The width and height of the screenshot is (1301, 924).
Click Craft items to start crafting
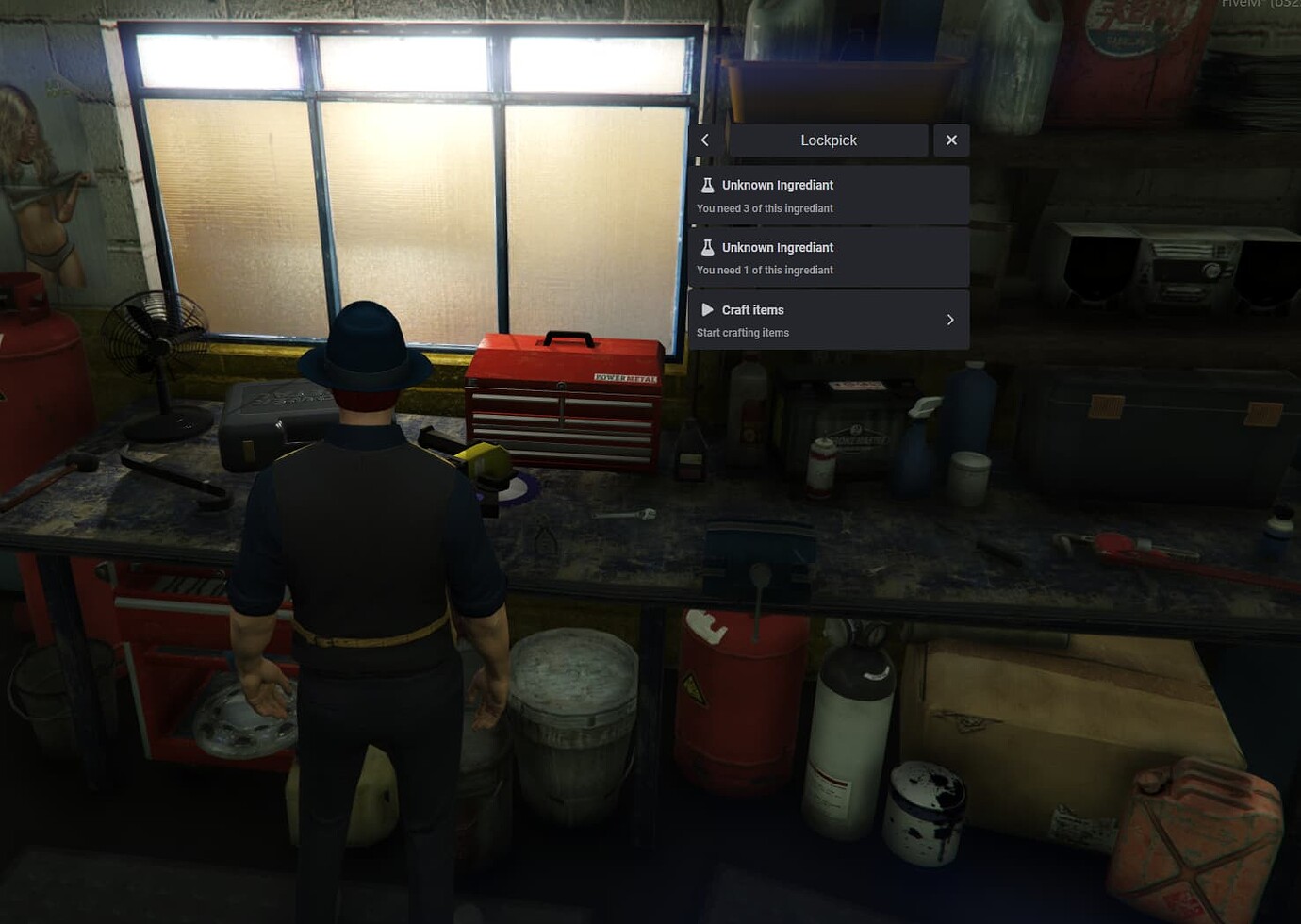coord(752,309)
